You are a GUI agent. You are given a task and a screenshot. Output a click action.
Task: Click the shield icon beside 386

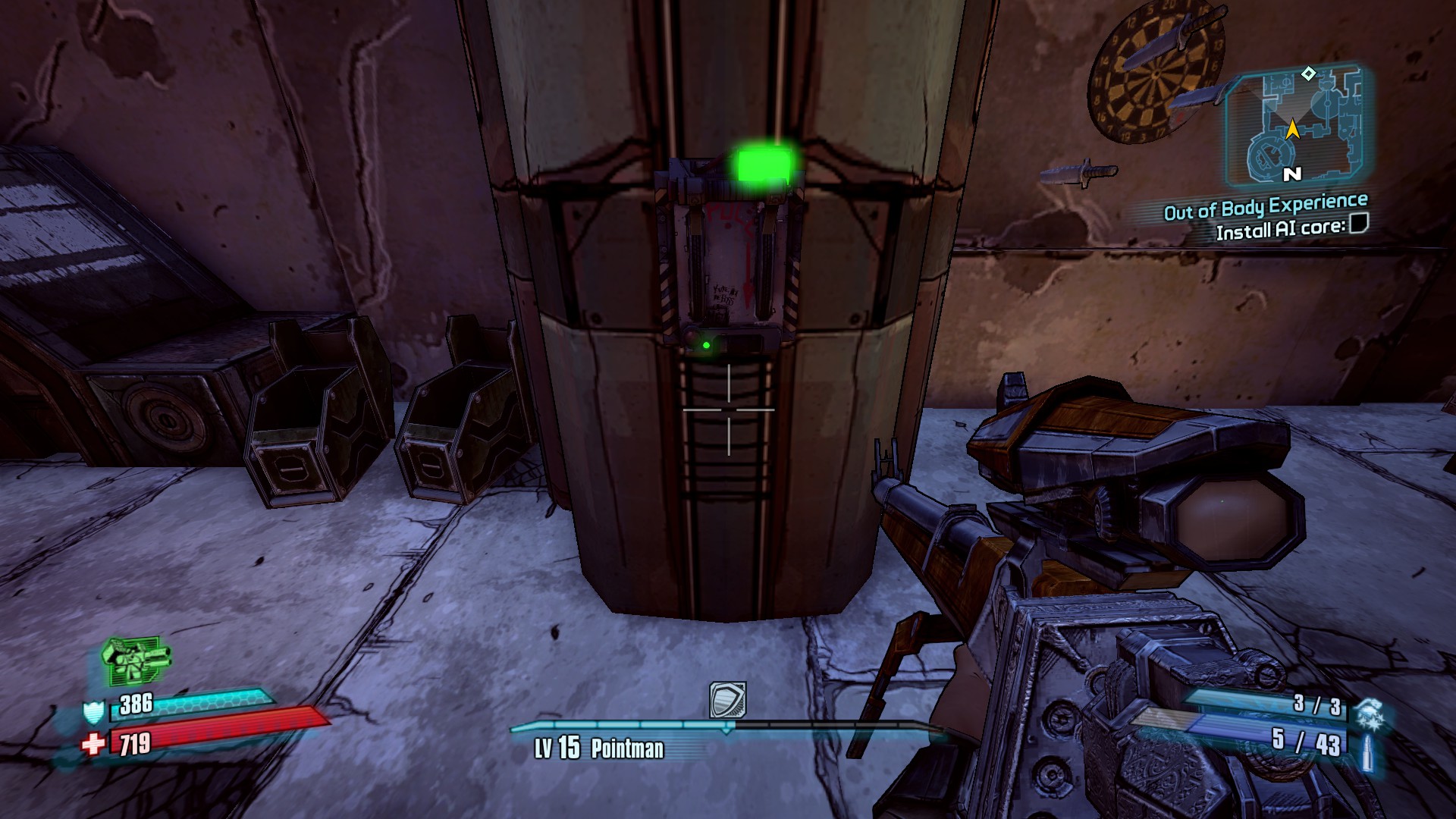93,712
